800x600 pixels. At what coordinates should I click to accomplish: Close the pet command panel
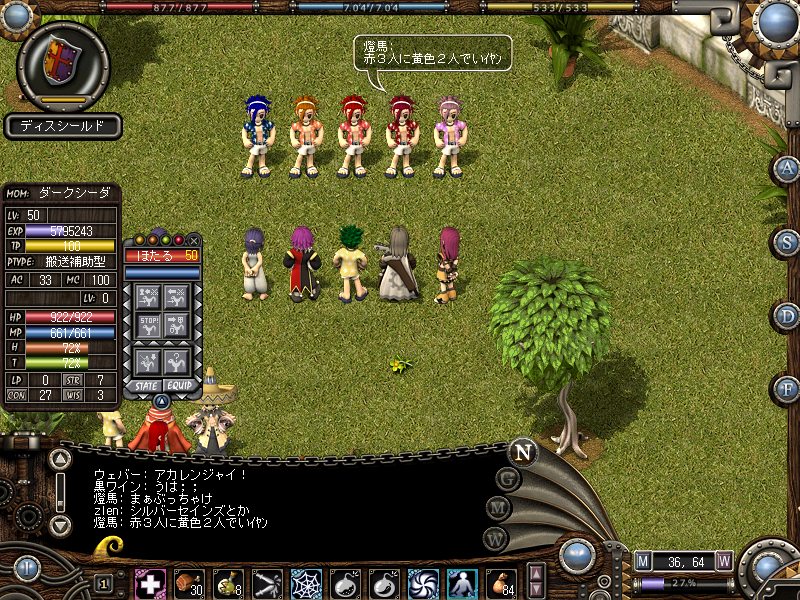[194, 241]
